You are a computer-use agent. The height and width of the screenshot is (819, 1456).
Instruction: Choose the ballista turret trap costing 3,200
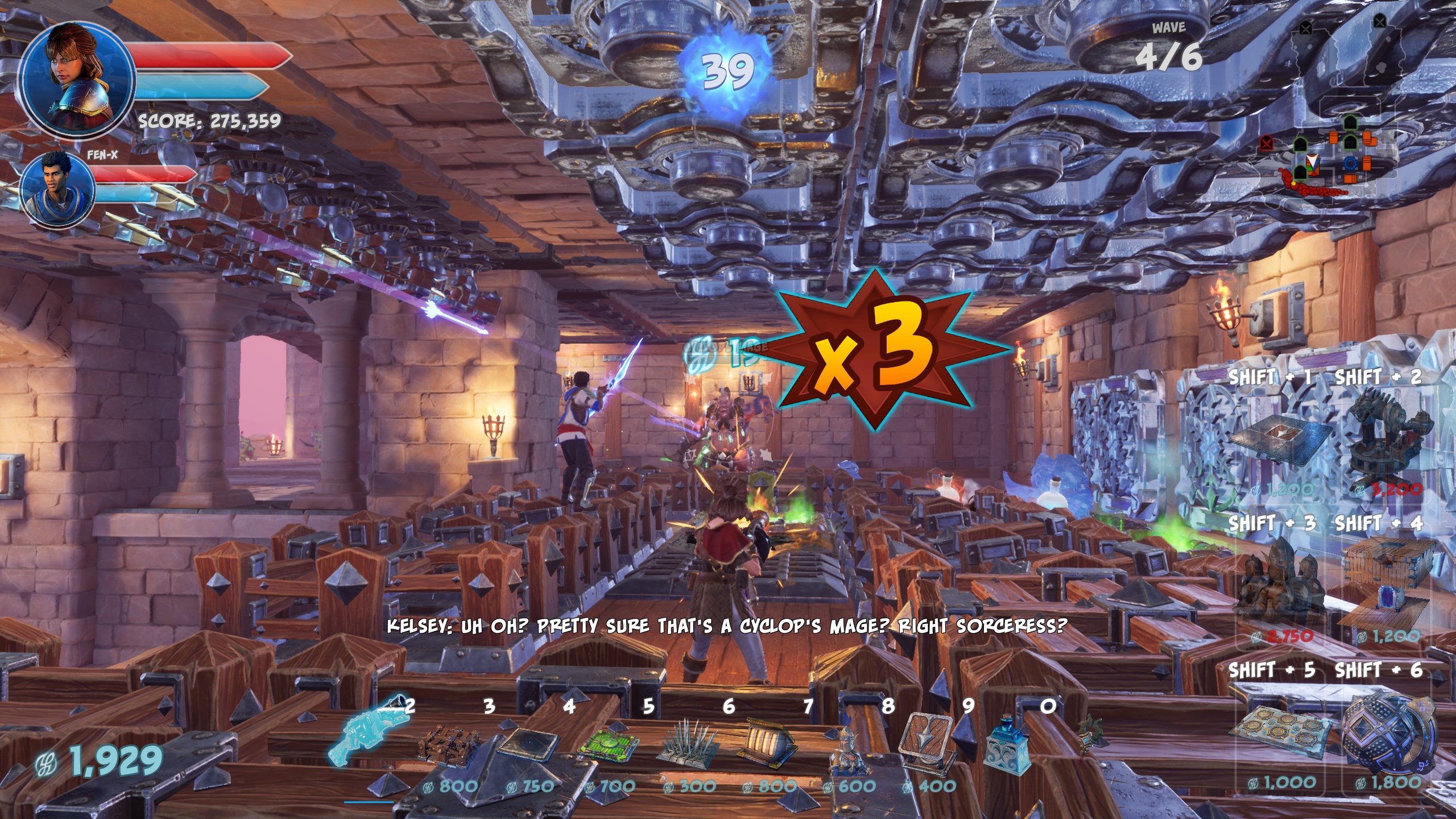pos(1388,438)
